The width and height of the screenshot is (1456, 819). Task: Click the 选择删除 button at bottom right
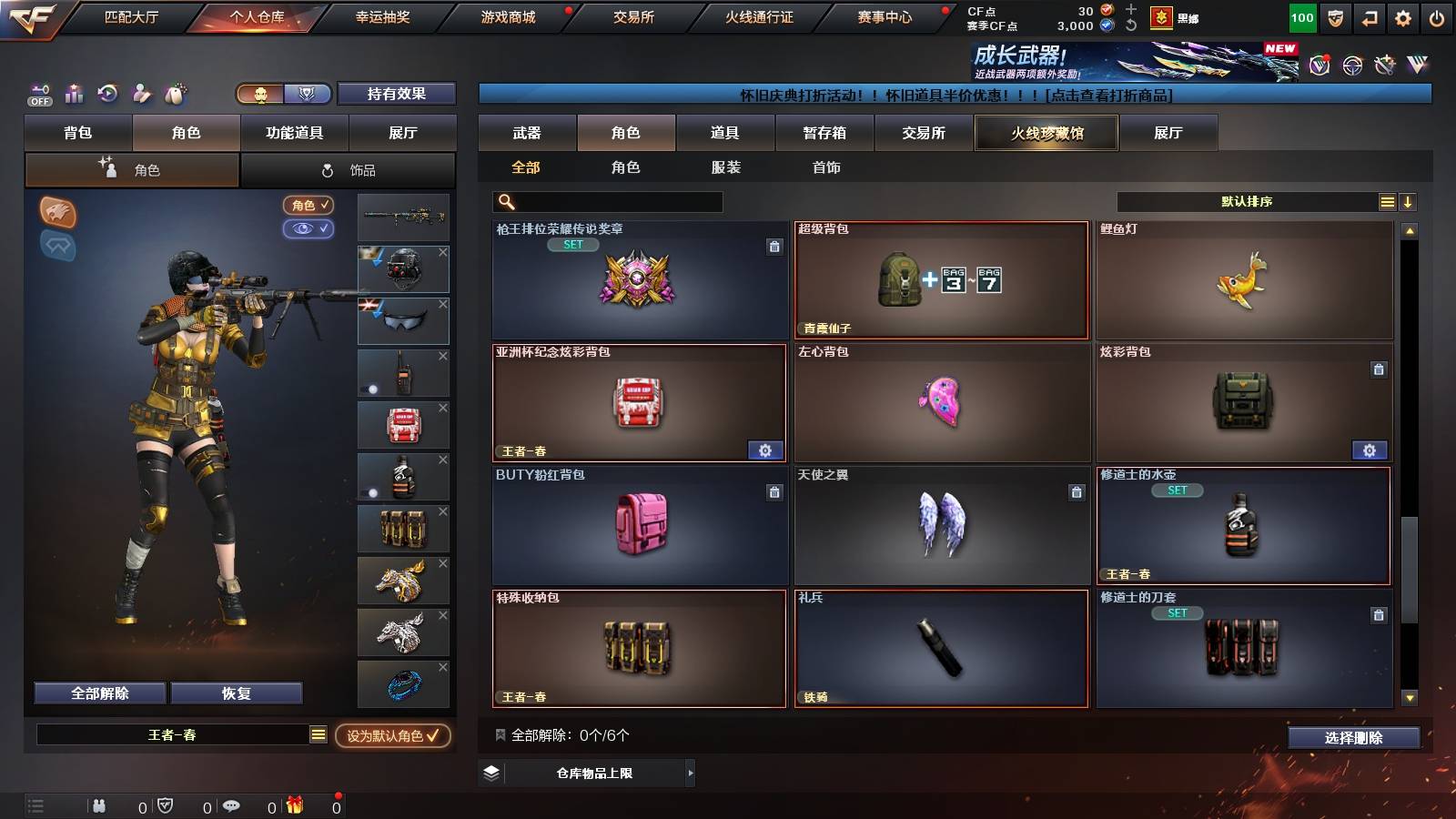point(1352,738)
